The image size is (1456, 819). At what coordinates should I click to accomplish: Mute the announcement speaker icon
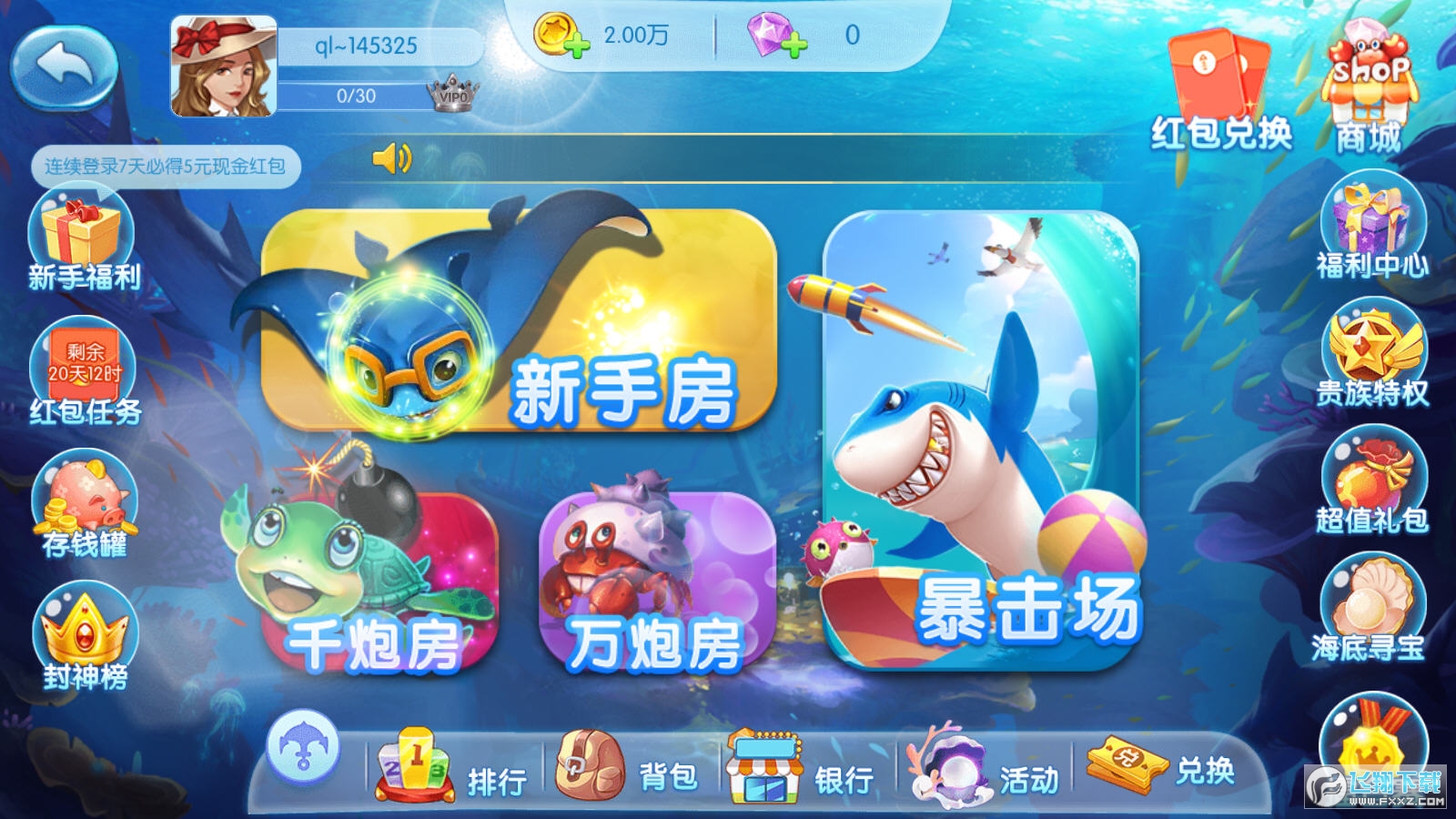391,159
